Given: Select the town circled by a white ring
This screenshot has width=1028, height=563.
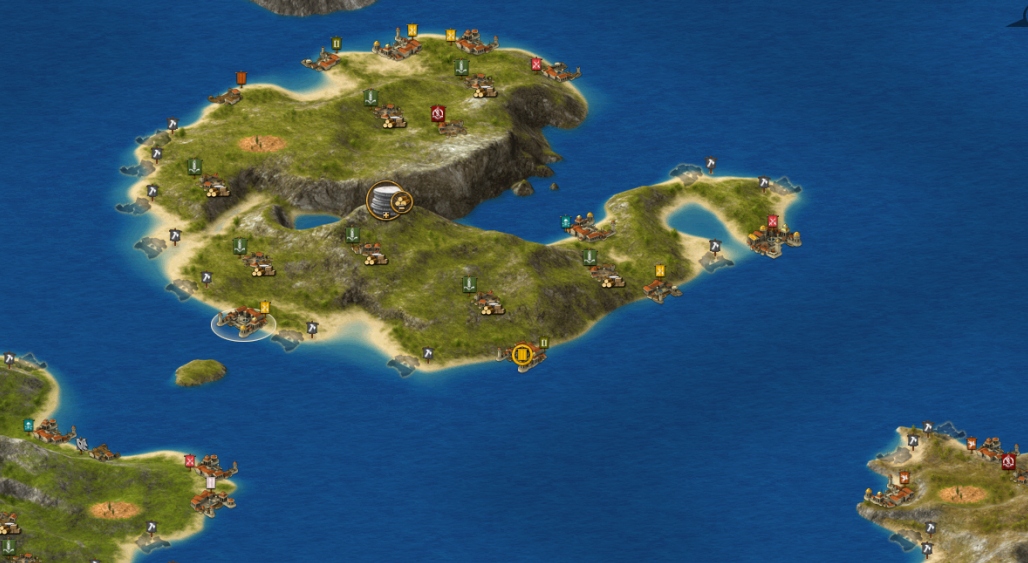Looking at the screenshot, I should [x=243, y=322].
